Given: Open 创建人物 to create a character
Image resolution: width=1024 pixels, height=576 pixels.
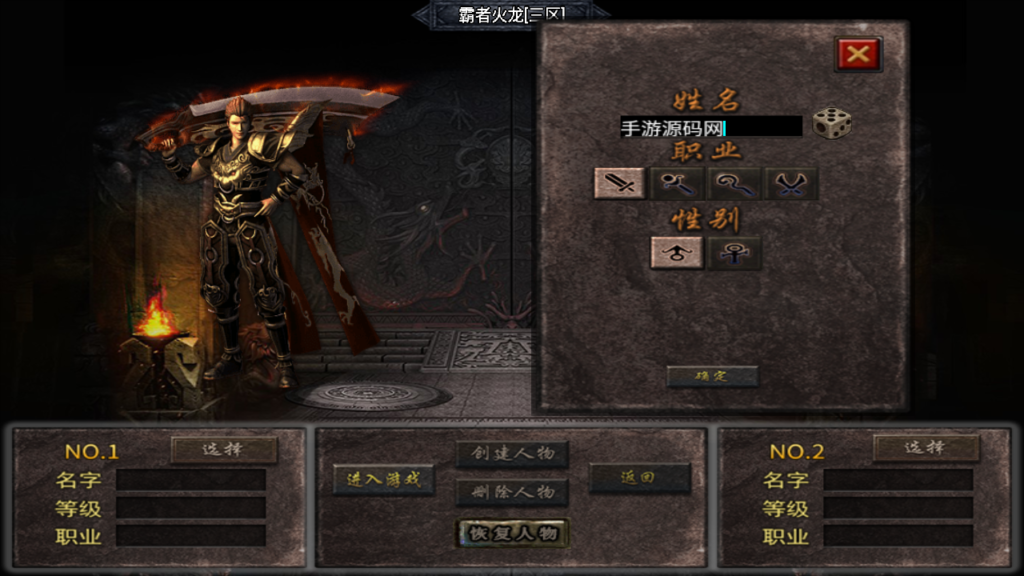Looking at the screenshot, I should coord(512,454).
